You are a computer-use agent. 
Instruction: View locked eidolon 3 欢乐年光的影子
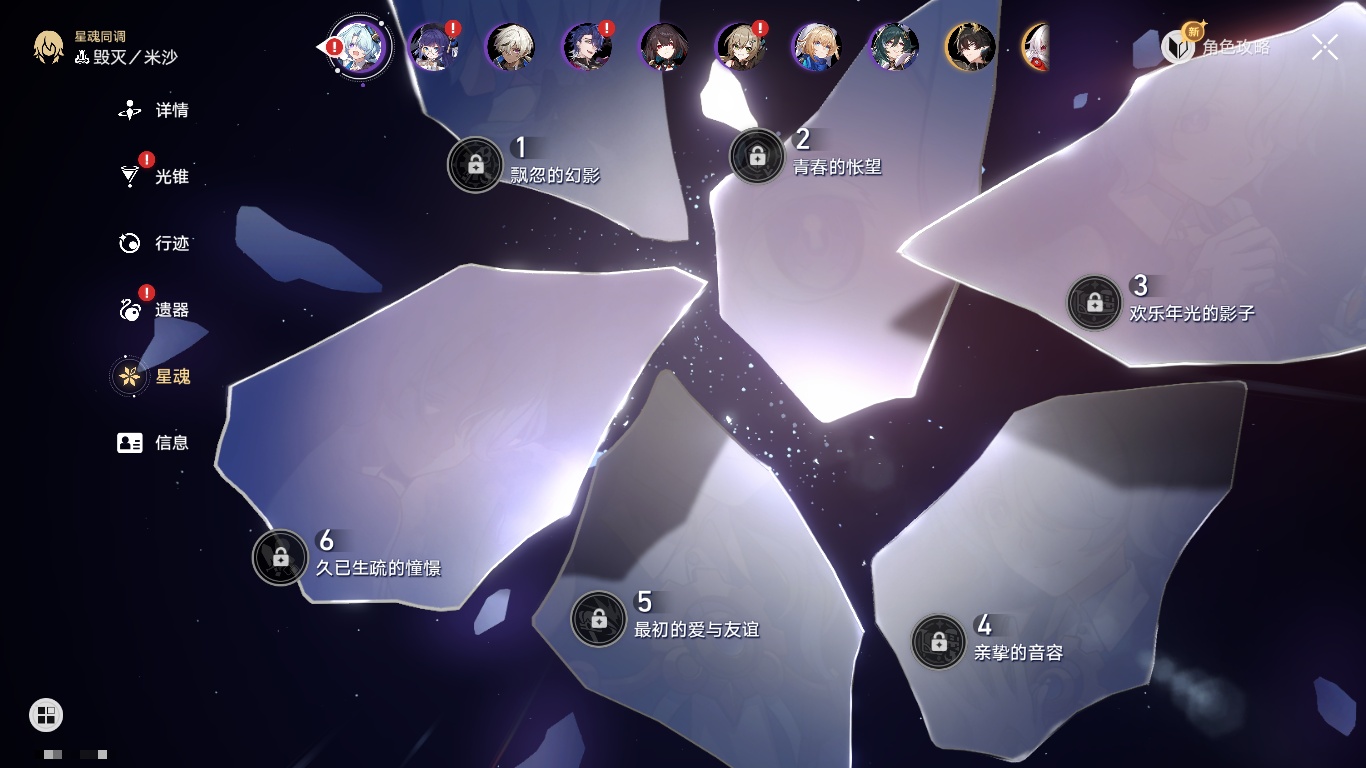1094,302
